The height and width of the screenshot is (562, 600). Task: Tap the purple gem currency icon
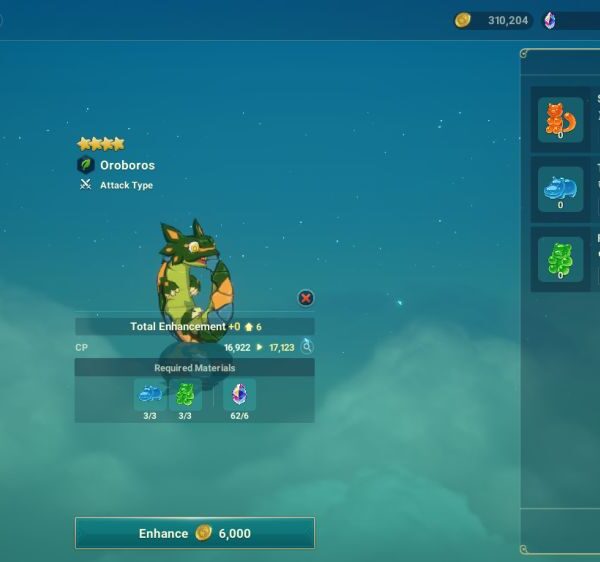(x=550, y=20)
